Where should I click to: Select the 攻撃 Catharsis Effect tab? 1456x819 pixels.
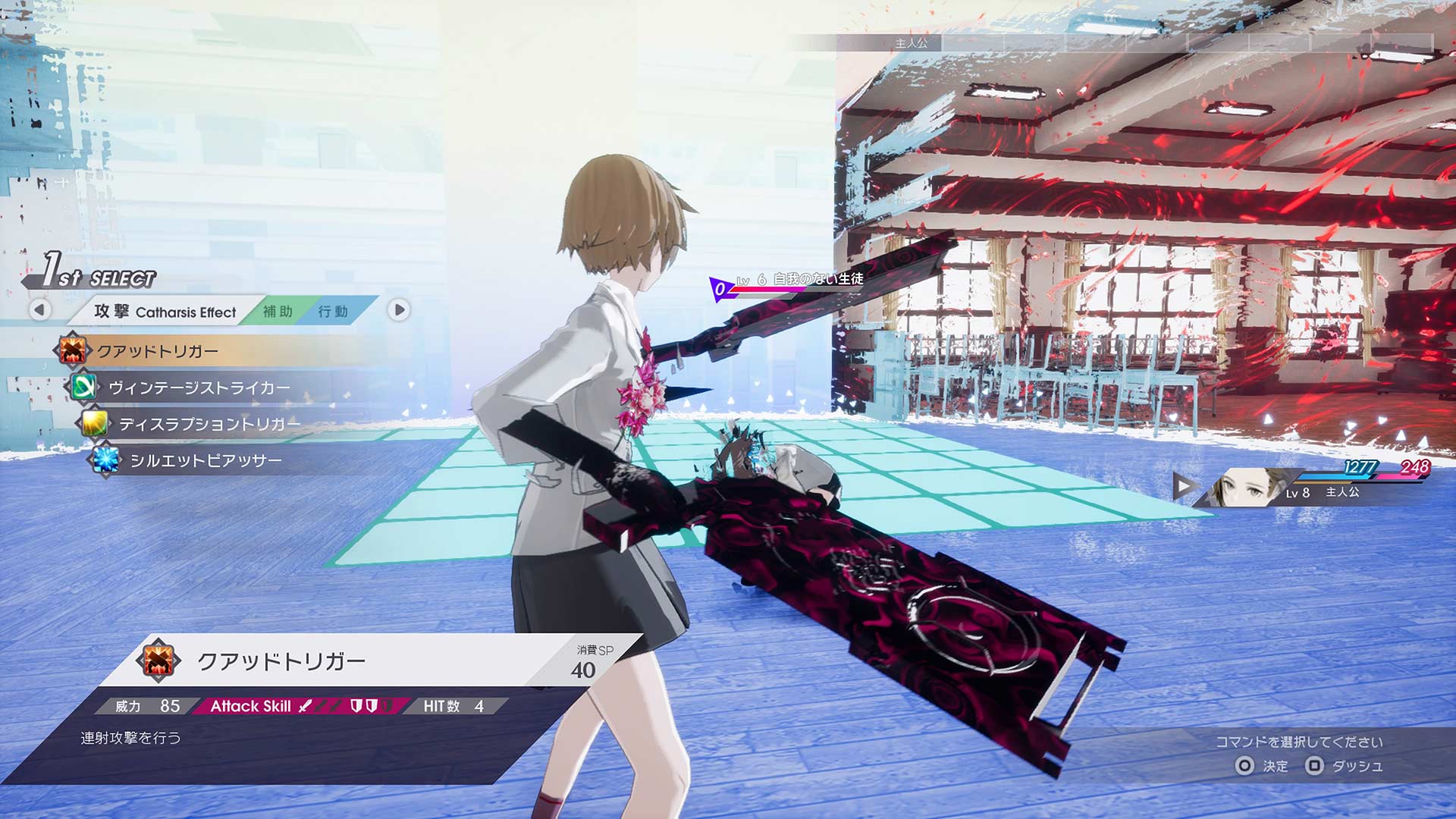[165, 312]
